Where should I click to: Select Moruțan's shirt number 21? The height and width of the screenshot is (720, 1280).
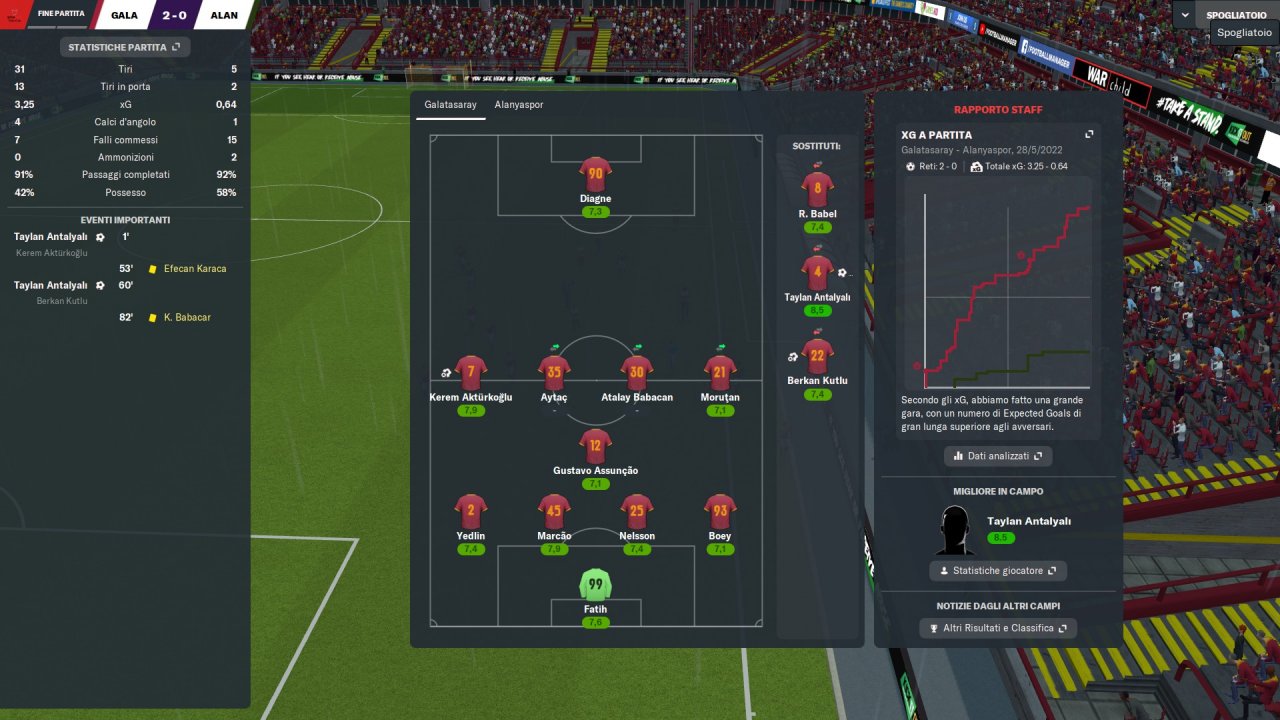[720, 373]
